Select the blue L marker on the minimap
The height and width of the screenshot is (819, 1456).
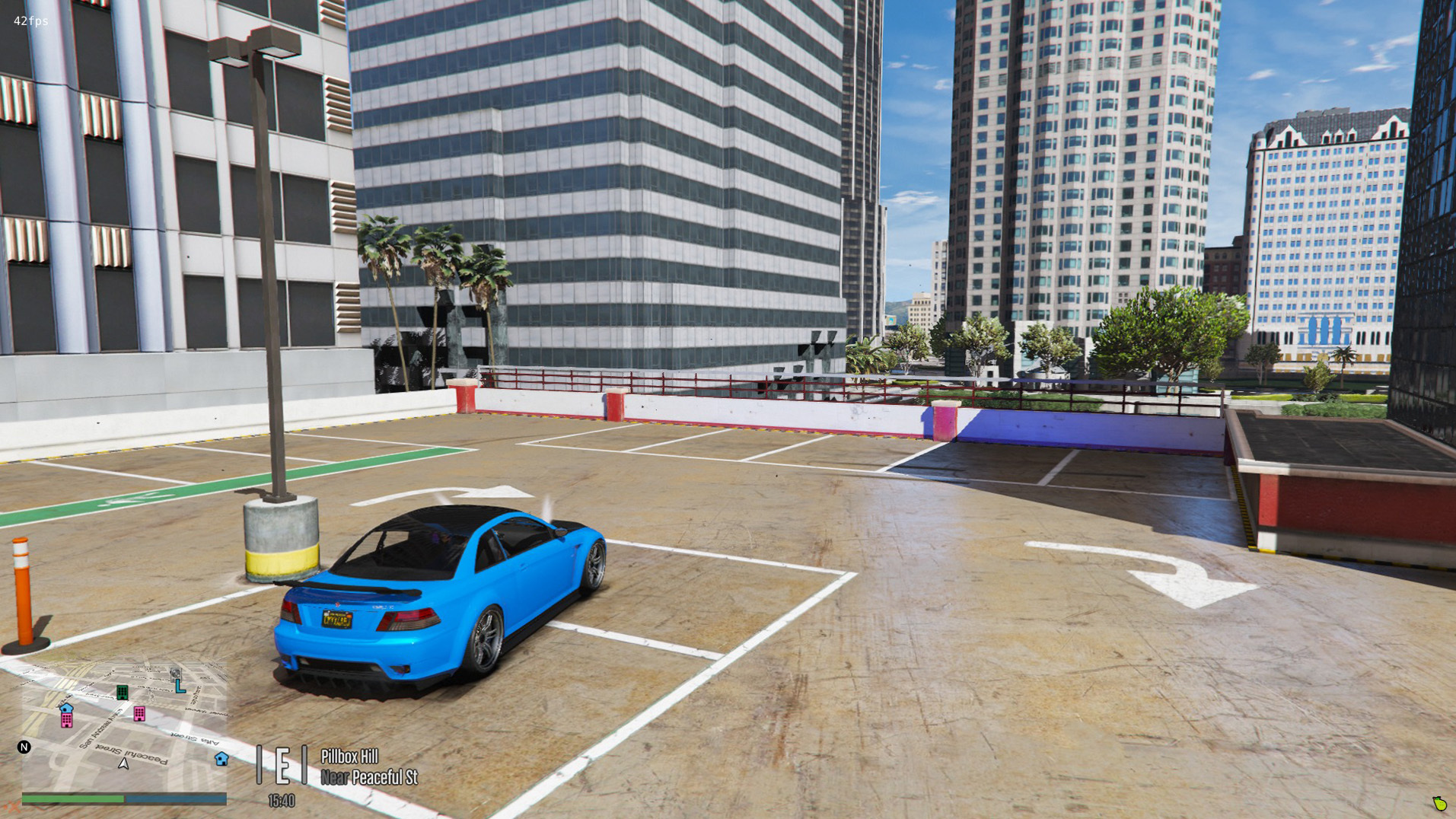(x=180, y=687)
